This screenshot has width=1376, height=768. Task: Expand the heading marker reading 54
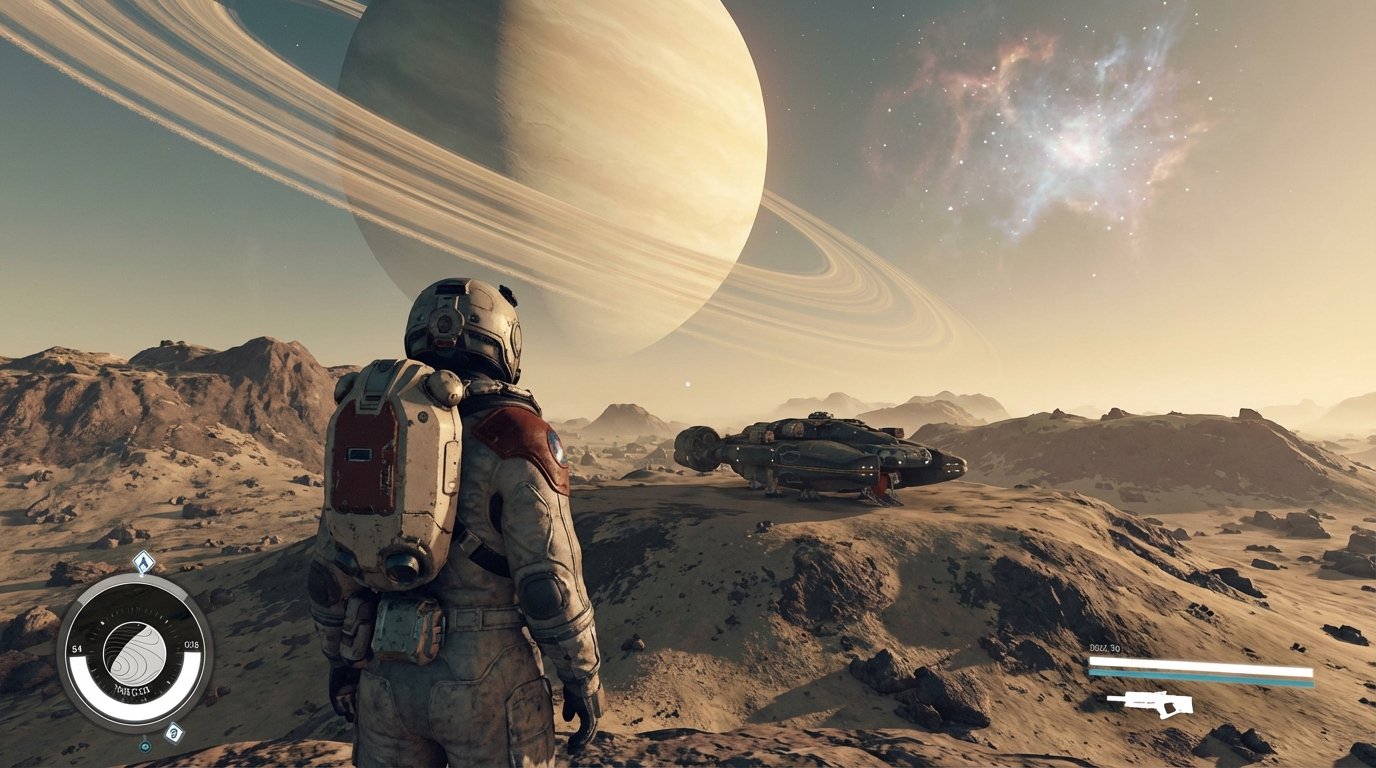[77, 648]
